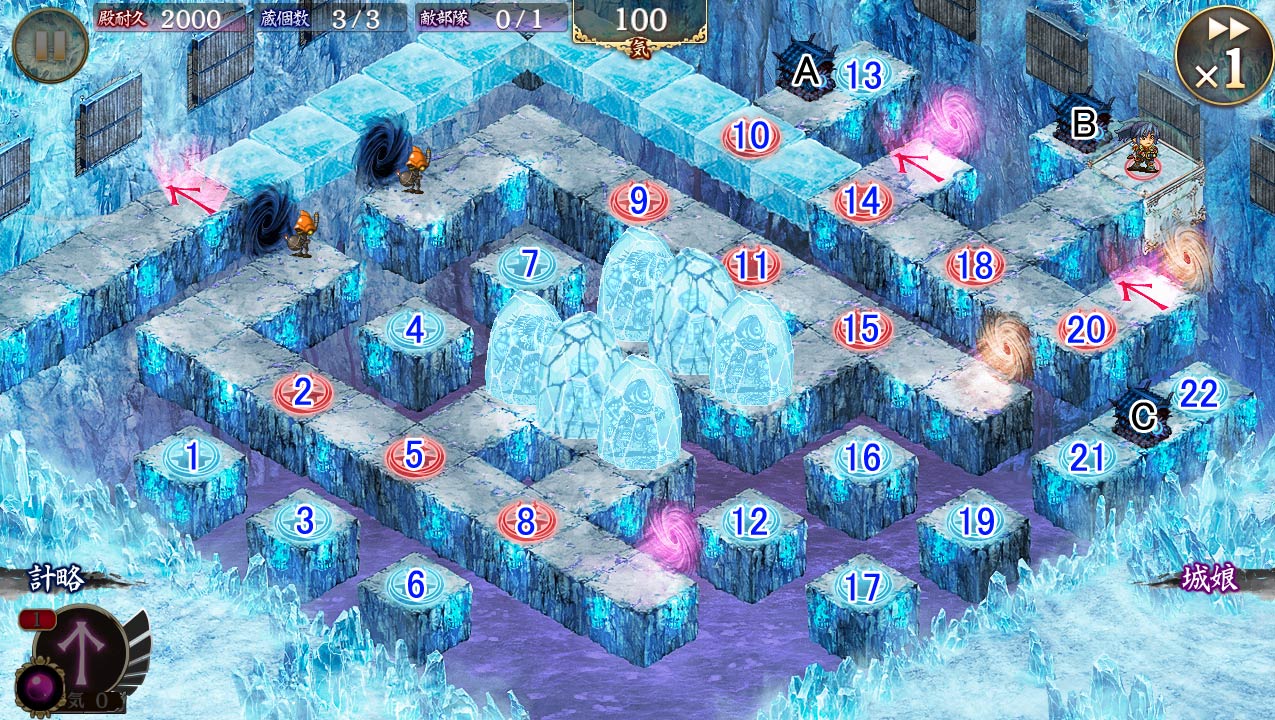1275x720 pixels.
Task: Select blue deployment tile number 1
Action: (191, 458)
